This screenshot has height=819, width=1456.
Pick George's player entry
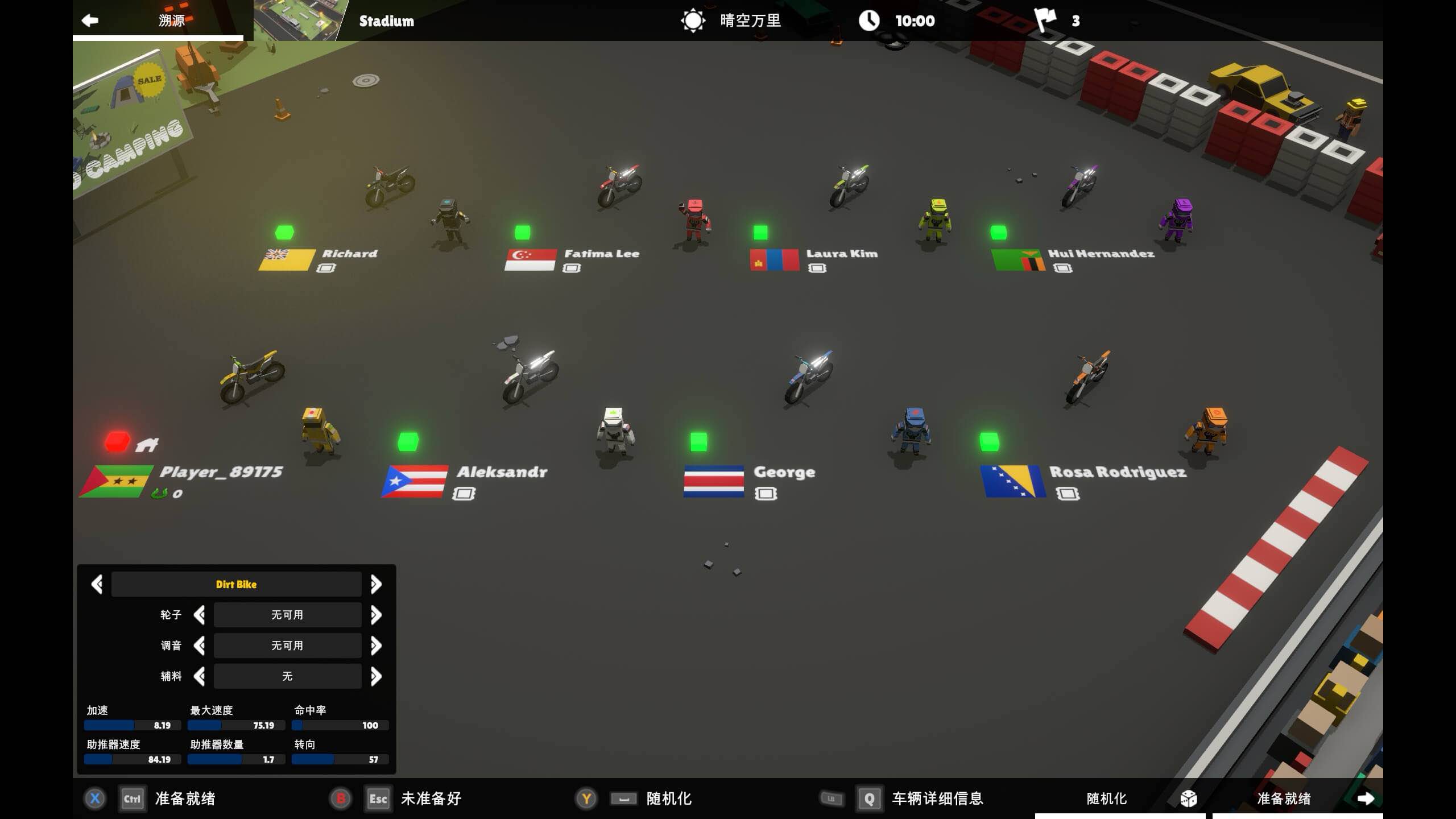pos(784,472)
